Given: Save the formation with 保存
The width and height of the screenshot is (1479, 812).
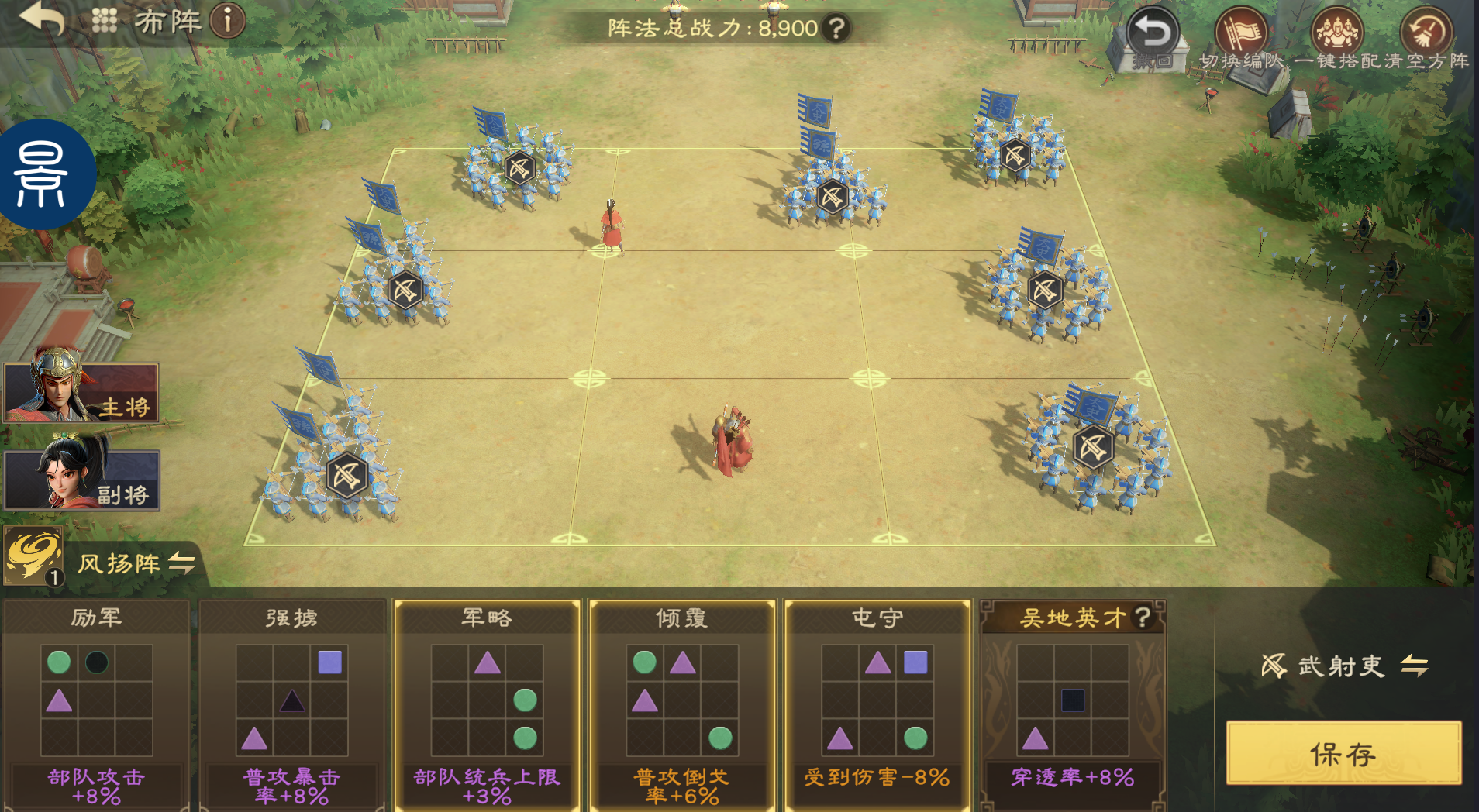Looking at the screenshot, I should [x=1343, y=753].
